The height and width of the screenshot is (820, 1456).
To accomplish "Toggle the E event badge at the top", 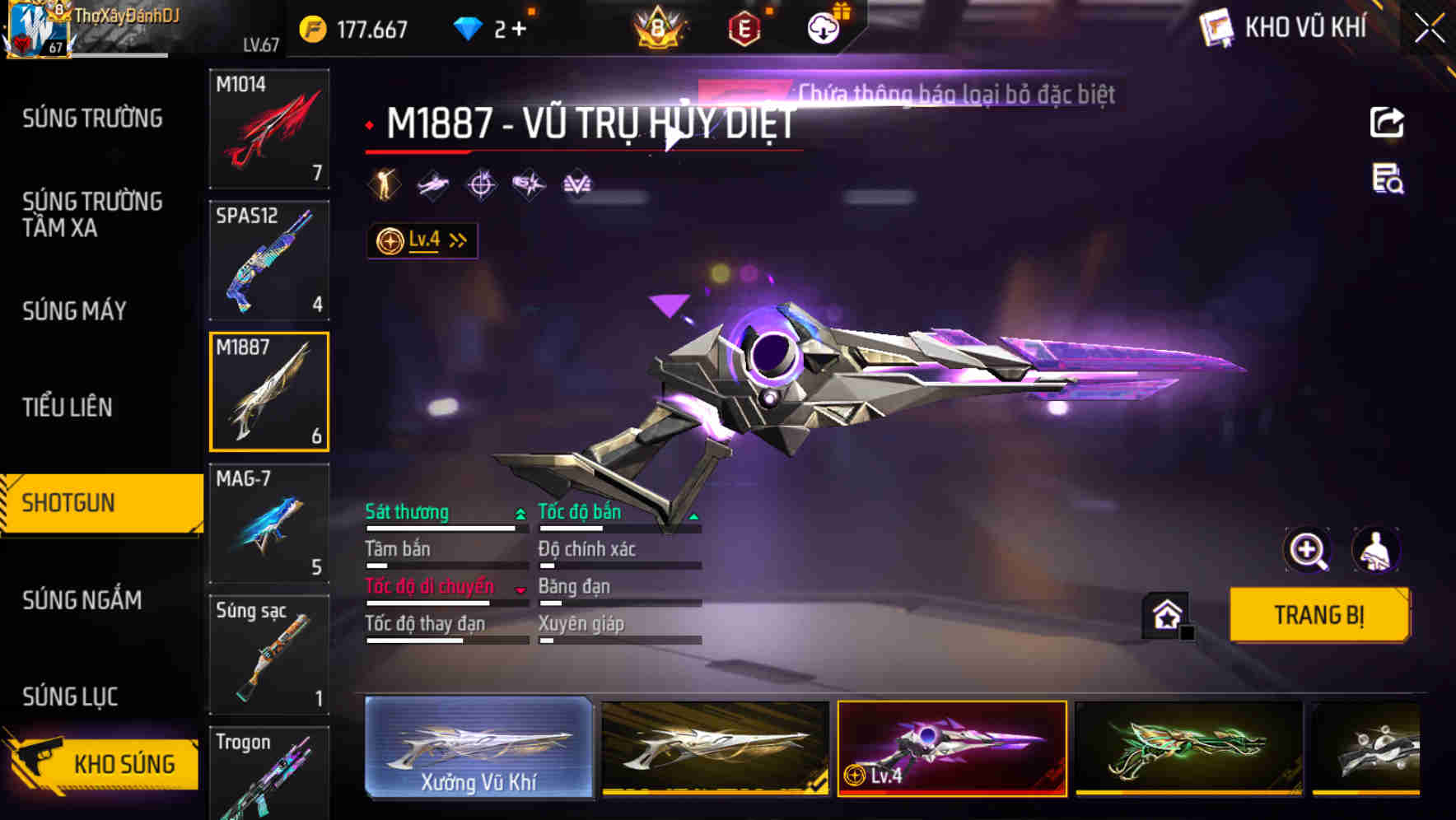I will [x=746, y=25].
